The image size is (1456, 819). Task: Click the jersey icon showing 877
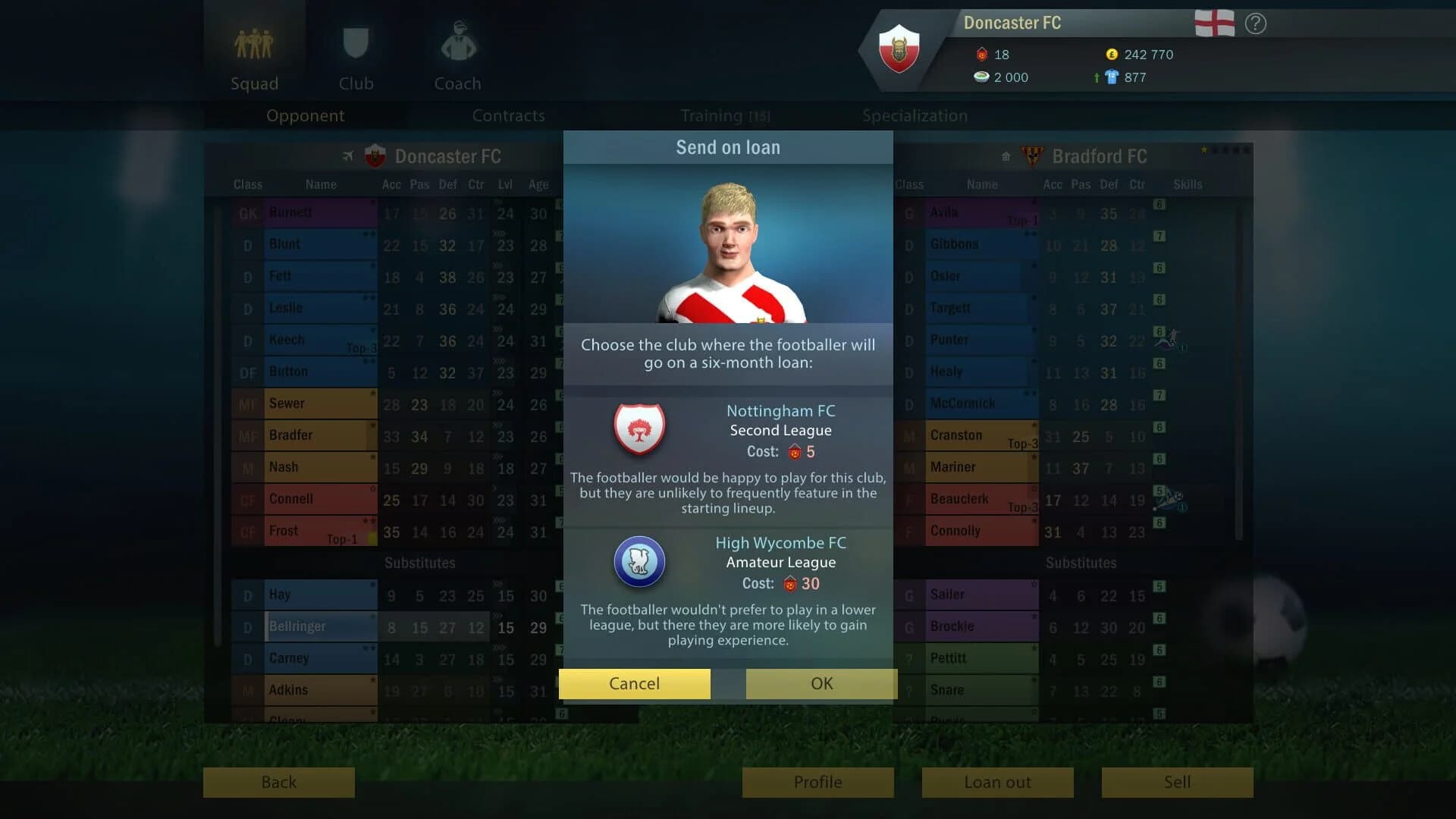click(1112, 77)
